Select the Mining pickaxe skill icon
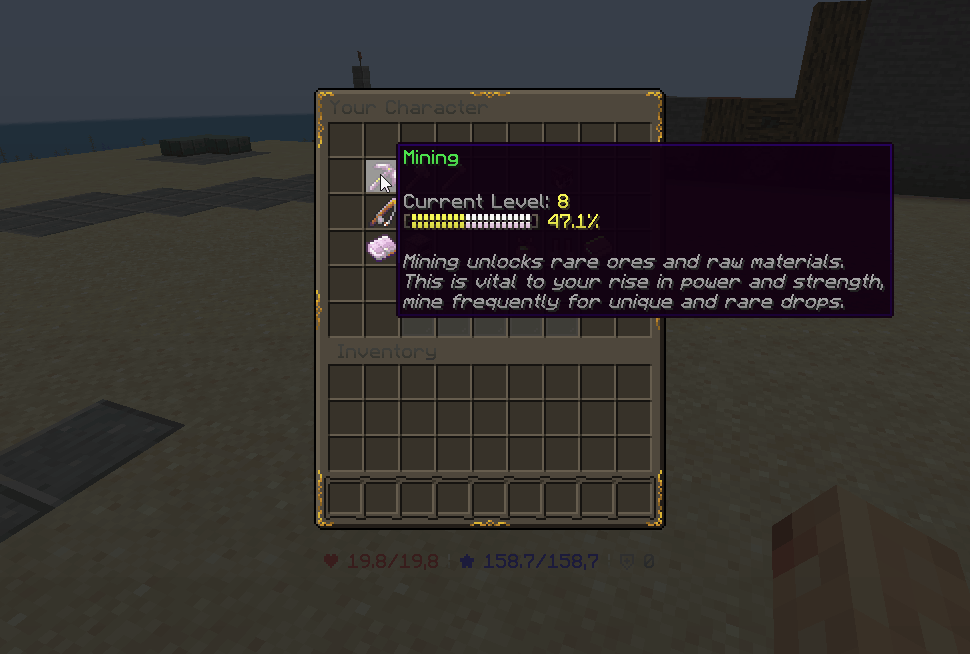This screenshot has height=654, width=970. click(381, 176)
